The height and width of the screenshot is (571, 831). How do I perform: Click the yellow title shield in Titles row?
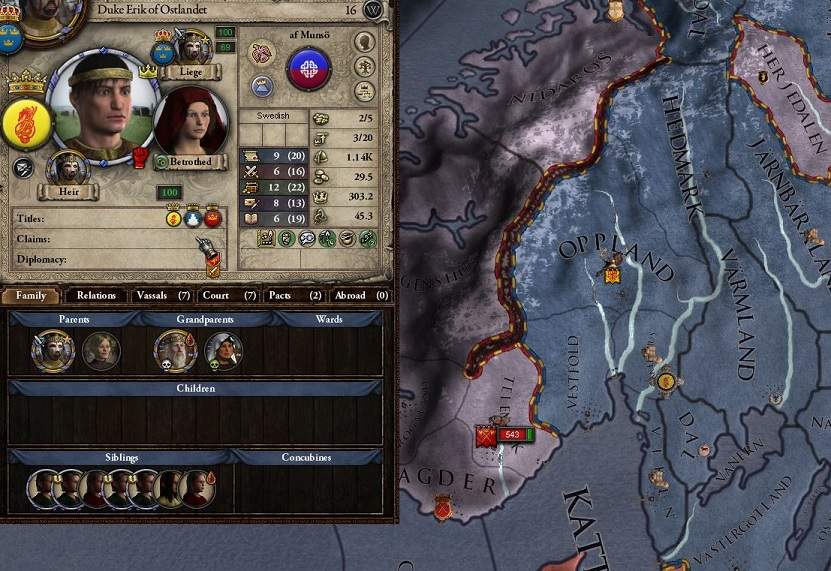[173, 219]
